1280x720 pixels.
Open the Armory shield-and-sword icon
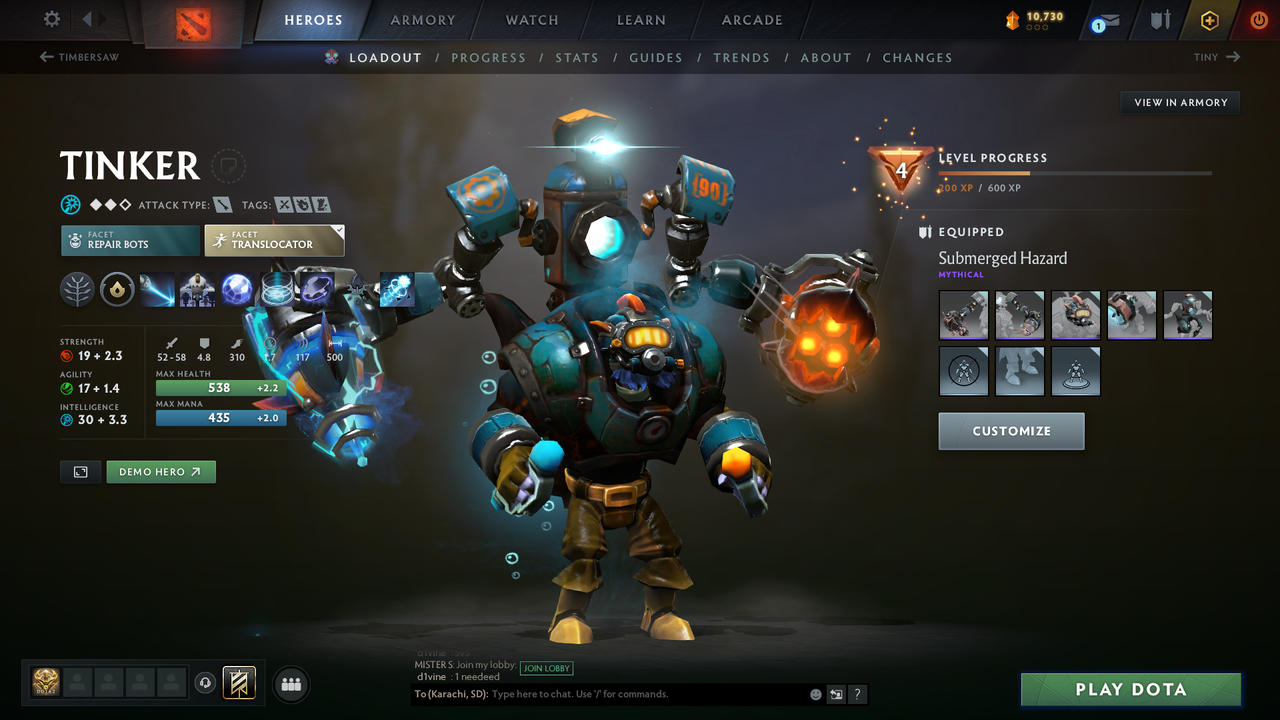pos(1160,20)
